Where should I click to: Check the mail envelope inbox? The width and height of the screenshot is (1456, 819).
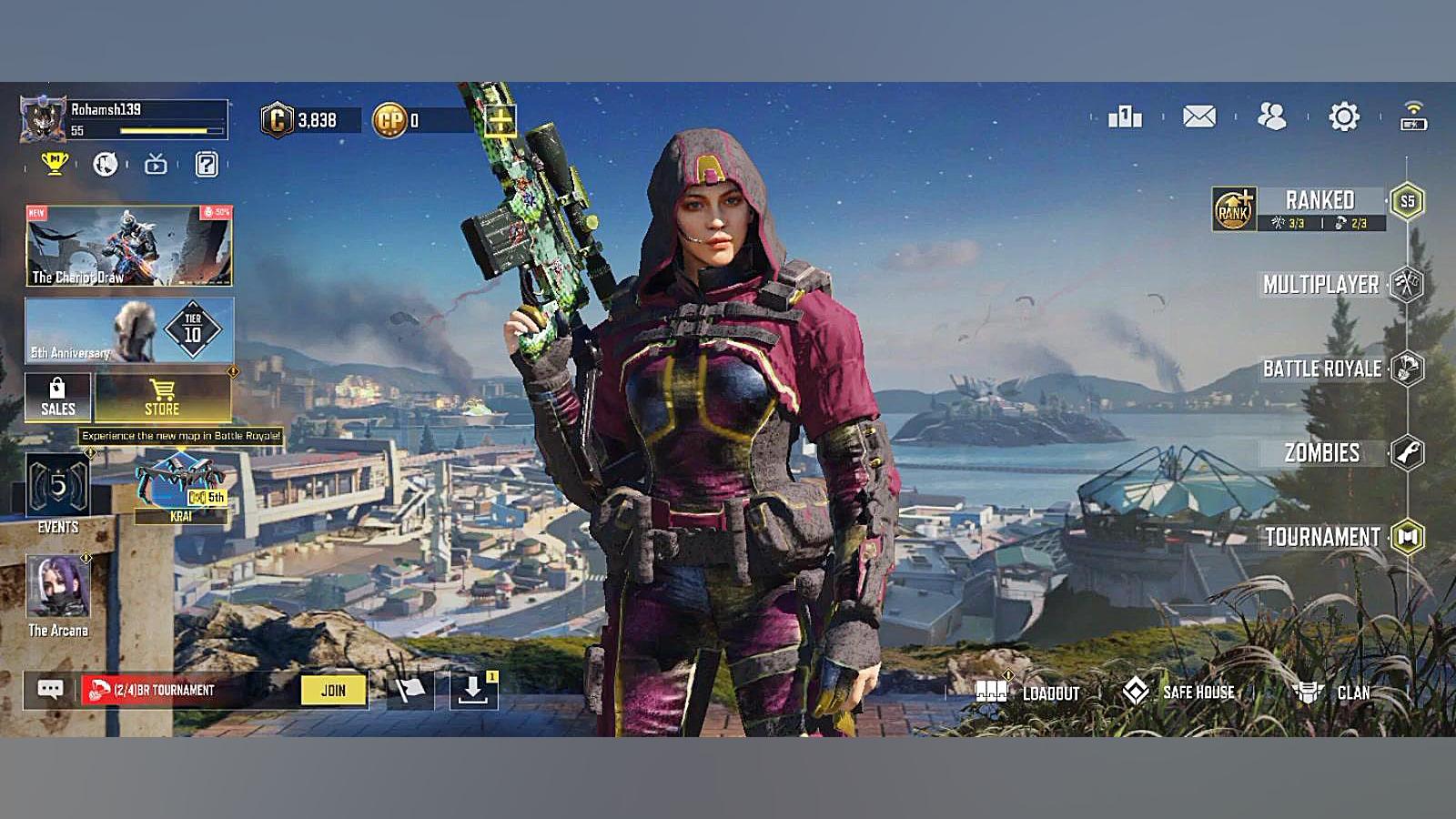(x=1198, y=116)
